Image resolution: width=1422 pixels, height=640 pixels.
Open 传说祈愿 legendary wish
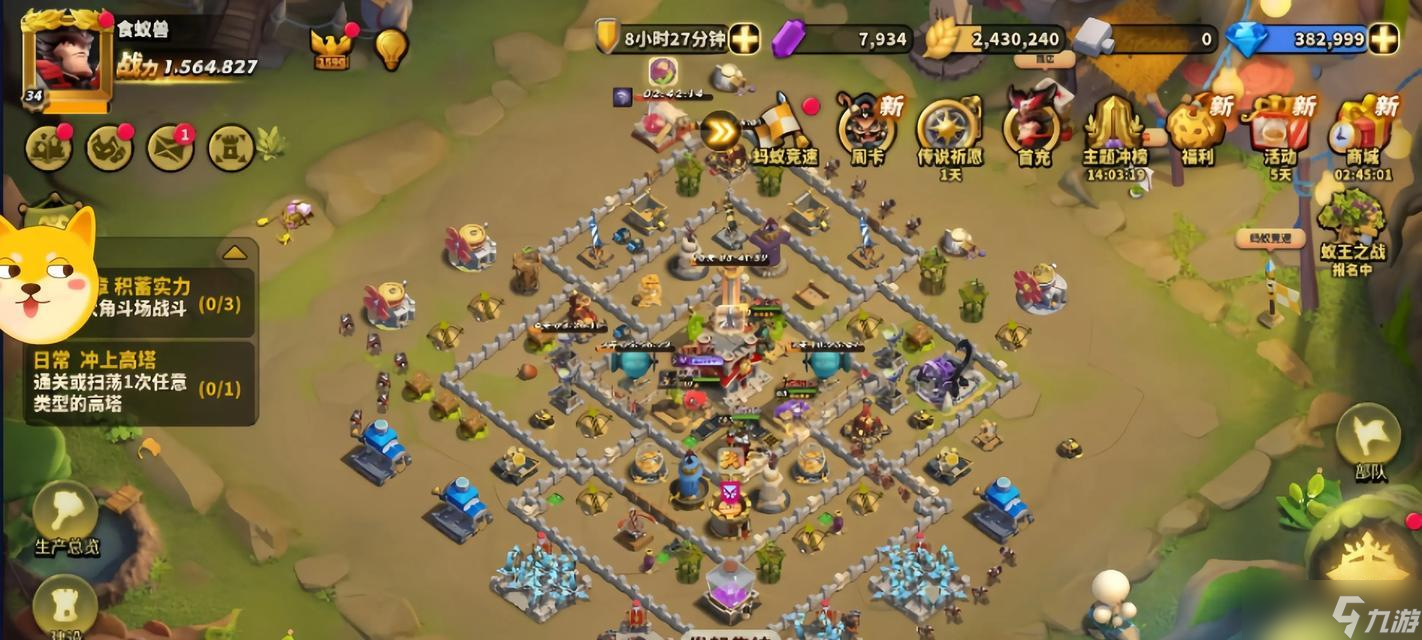point(949,130)
